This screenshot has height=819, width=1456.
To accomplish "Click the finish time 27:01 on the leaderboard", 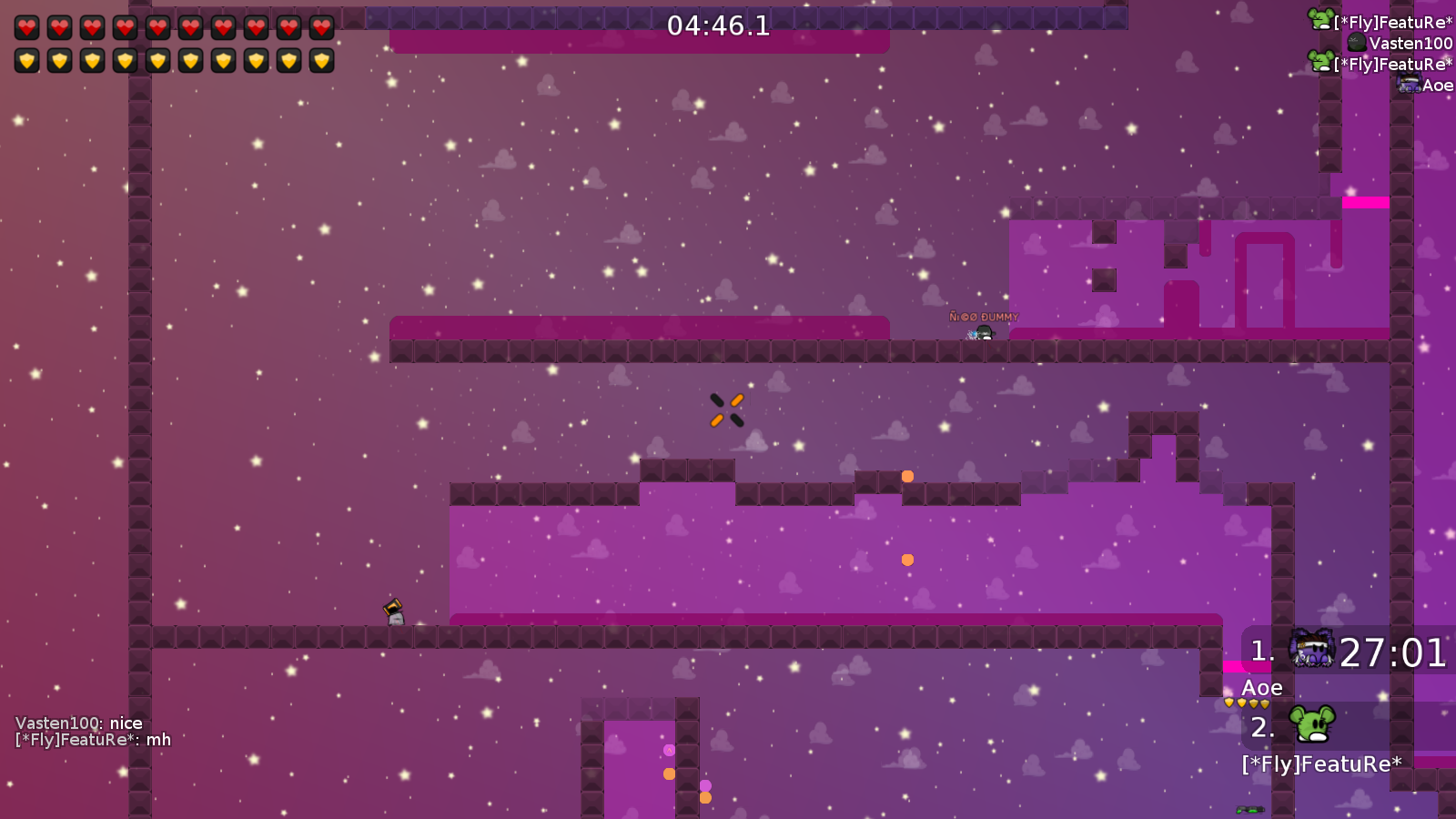I will [1393, 652].
